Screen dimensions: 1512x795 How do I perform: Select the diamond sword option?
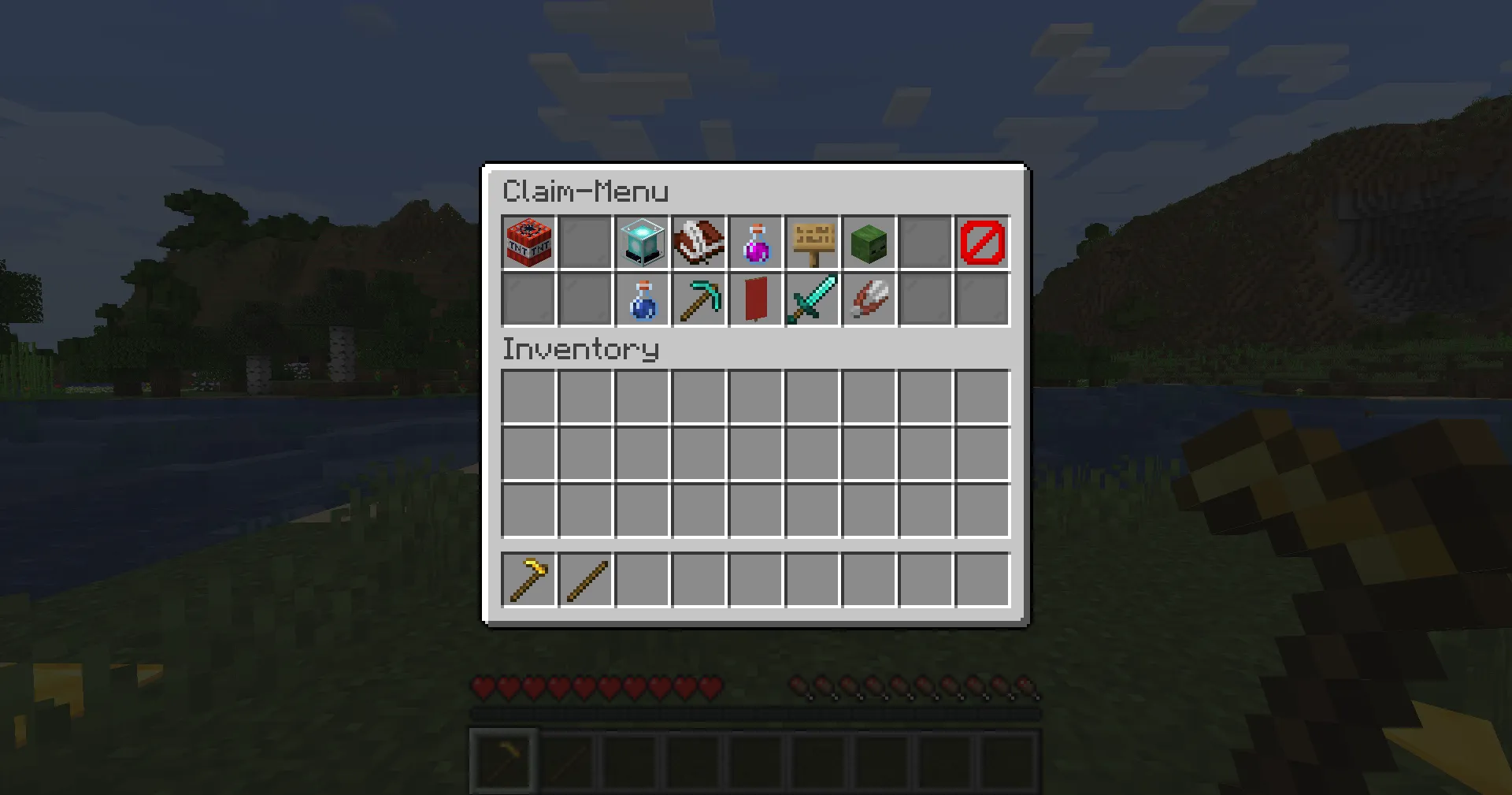[812, 299]
